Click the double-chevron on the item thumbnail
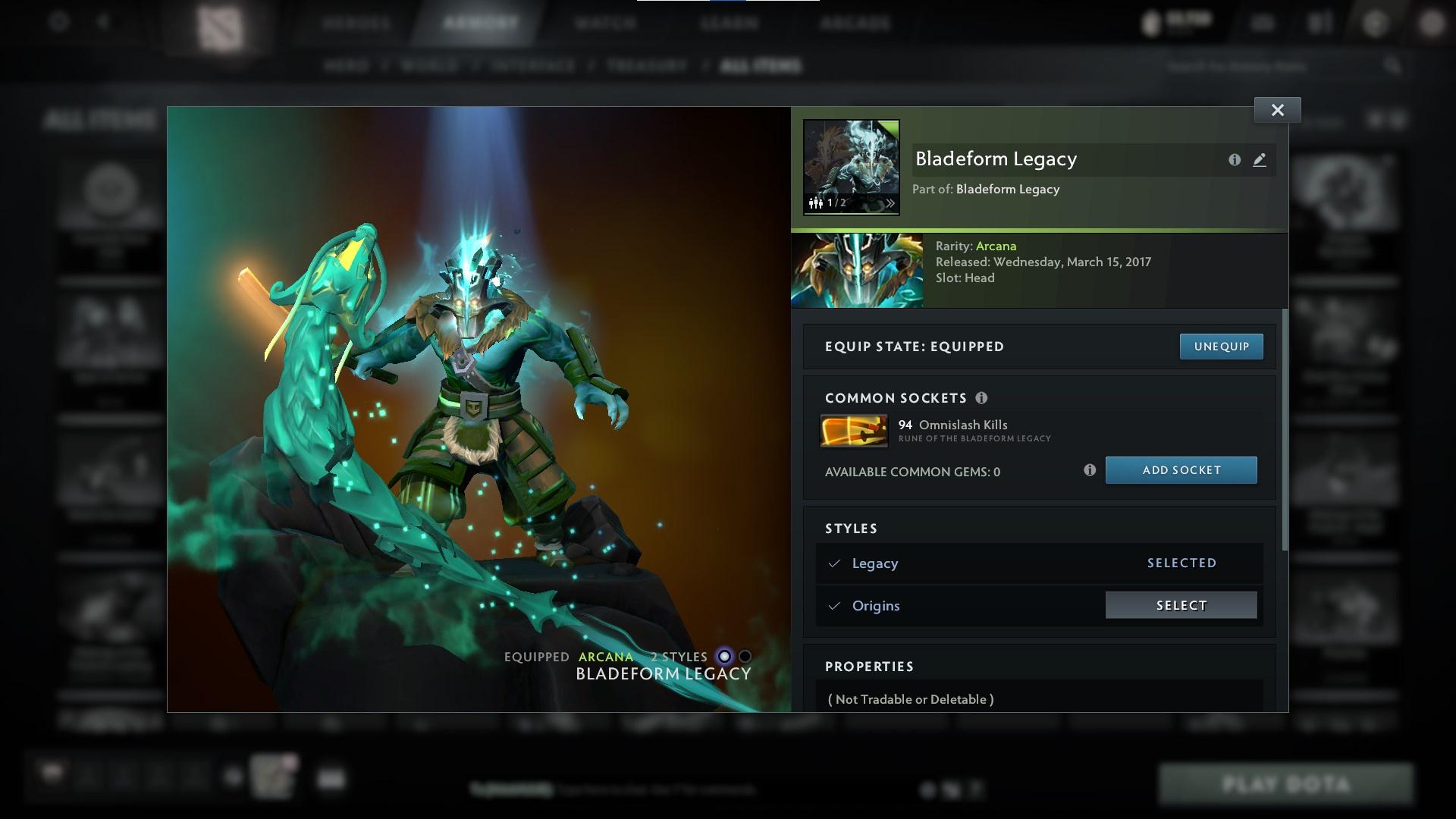Viewport: 1456px width, 819px height. pos(889,203)
